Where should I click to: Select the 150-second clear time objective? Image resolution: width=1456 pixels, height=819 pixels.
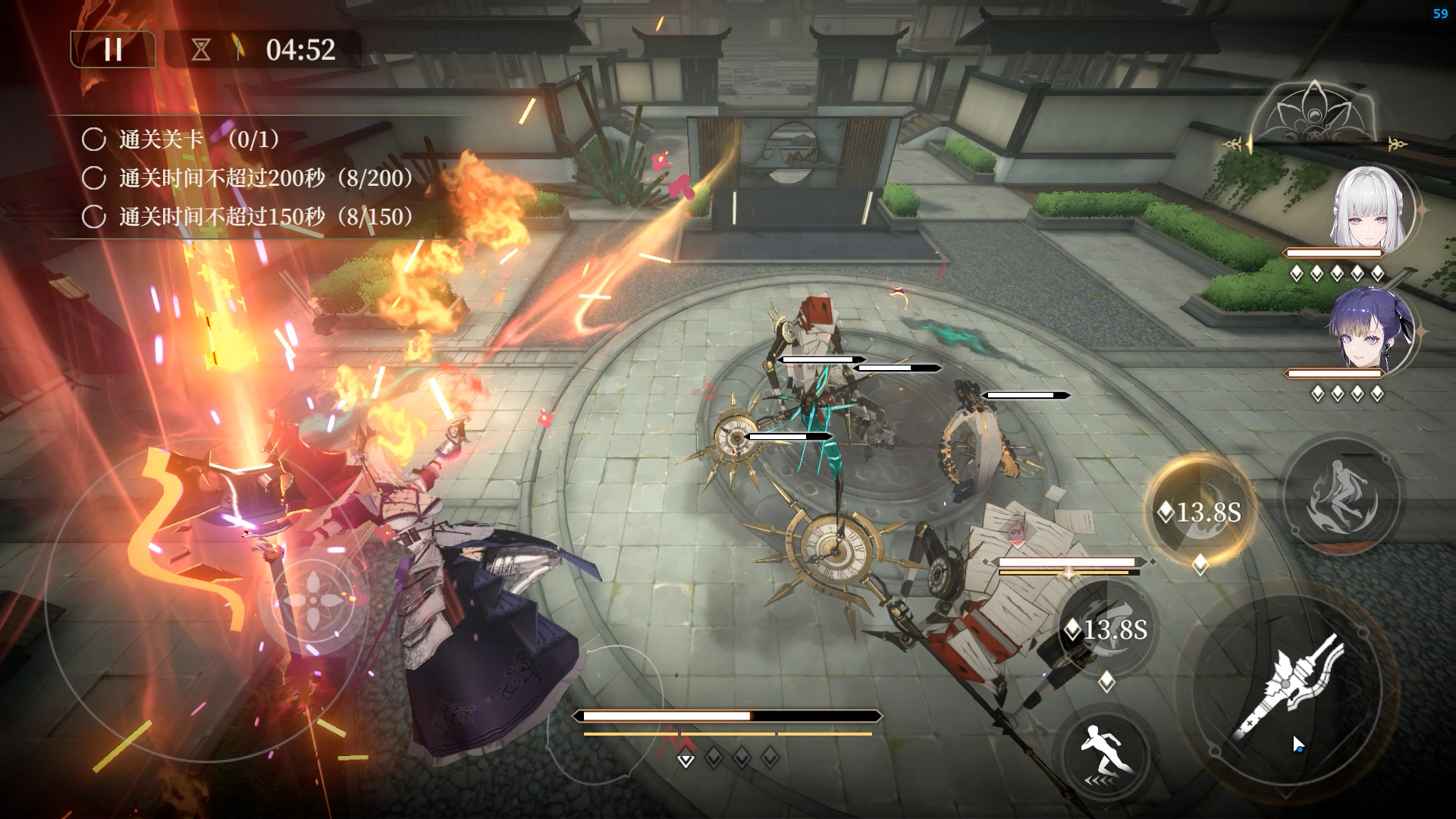pyautogui.click(x=250, y=217)
